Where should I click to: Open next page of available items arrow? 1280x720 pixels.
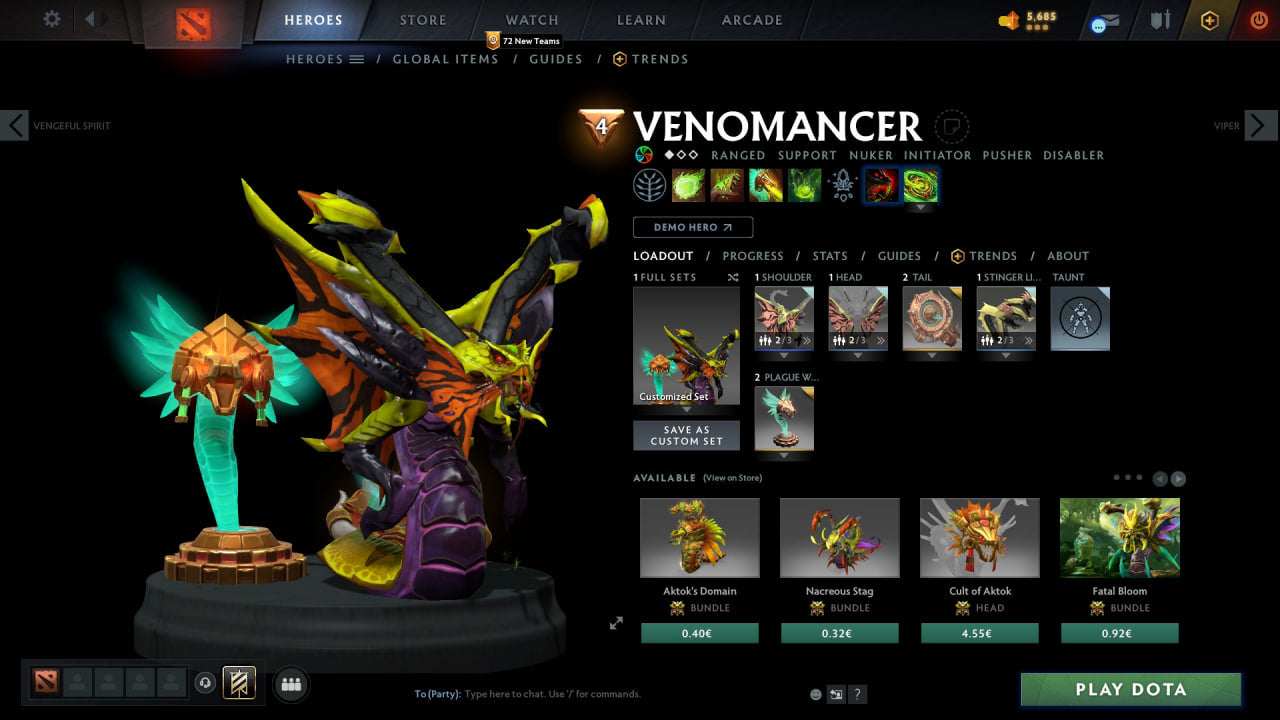(1180, 478)
